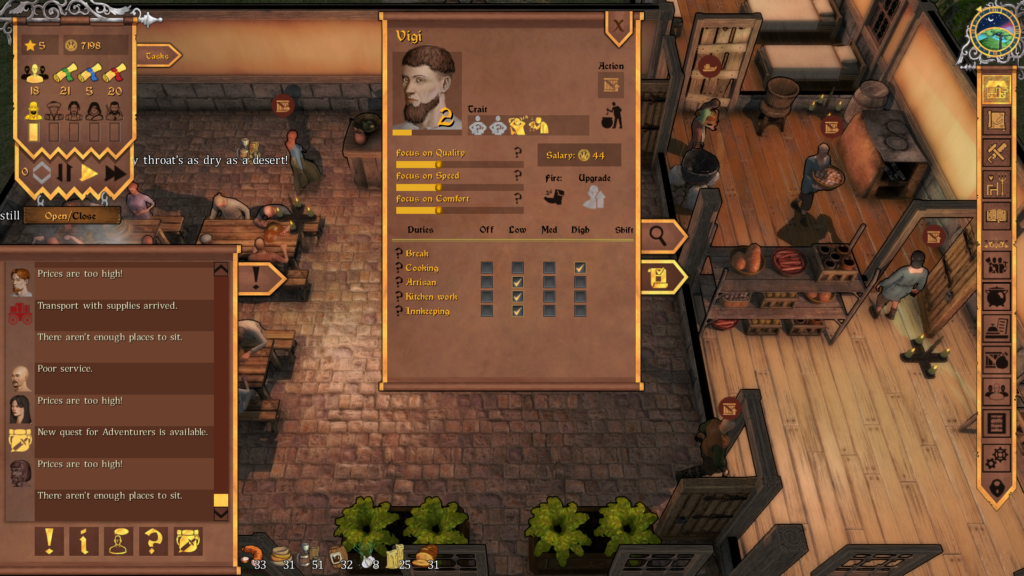Open the magnifying glass side tab

661,236
